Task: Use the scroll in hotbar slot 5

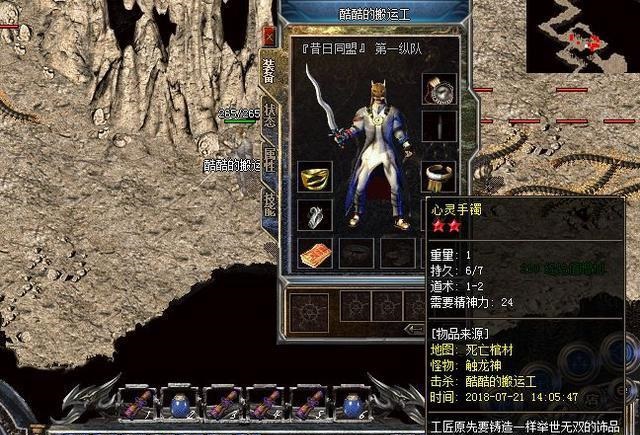Action: click(x=309, y=403)
